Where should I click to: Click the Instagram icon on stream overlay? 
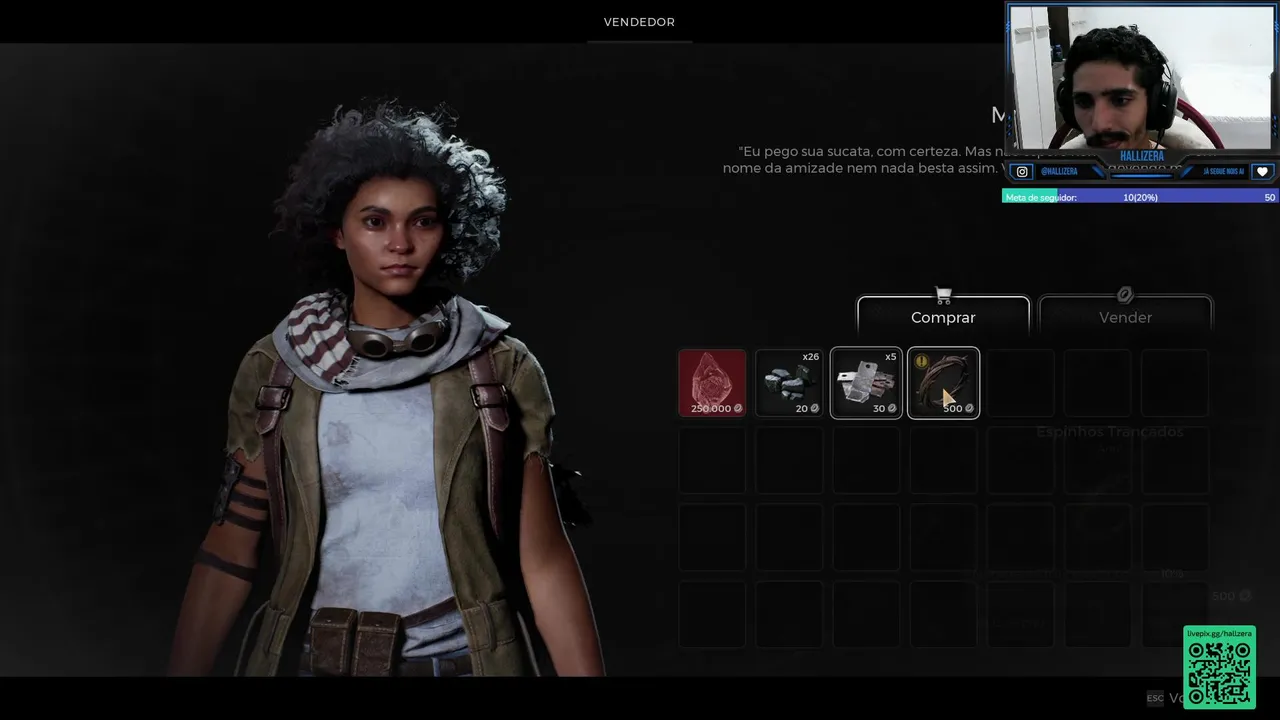[x=1021, y=172]
